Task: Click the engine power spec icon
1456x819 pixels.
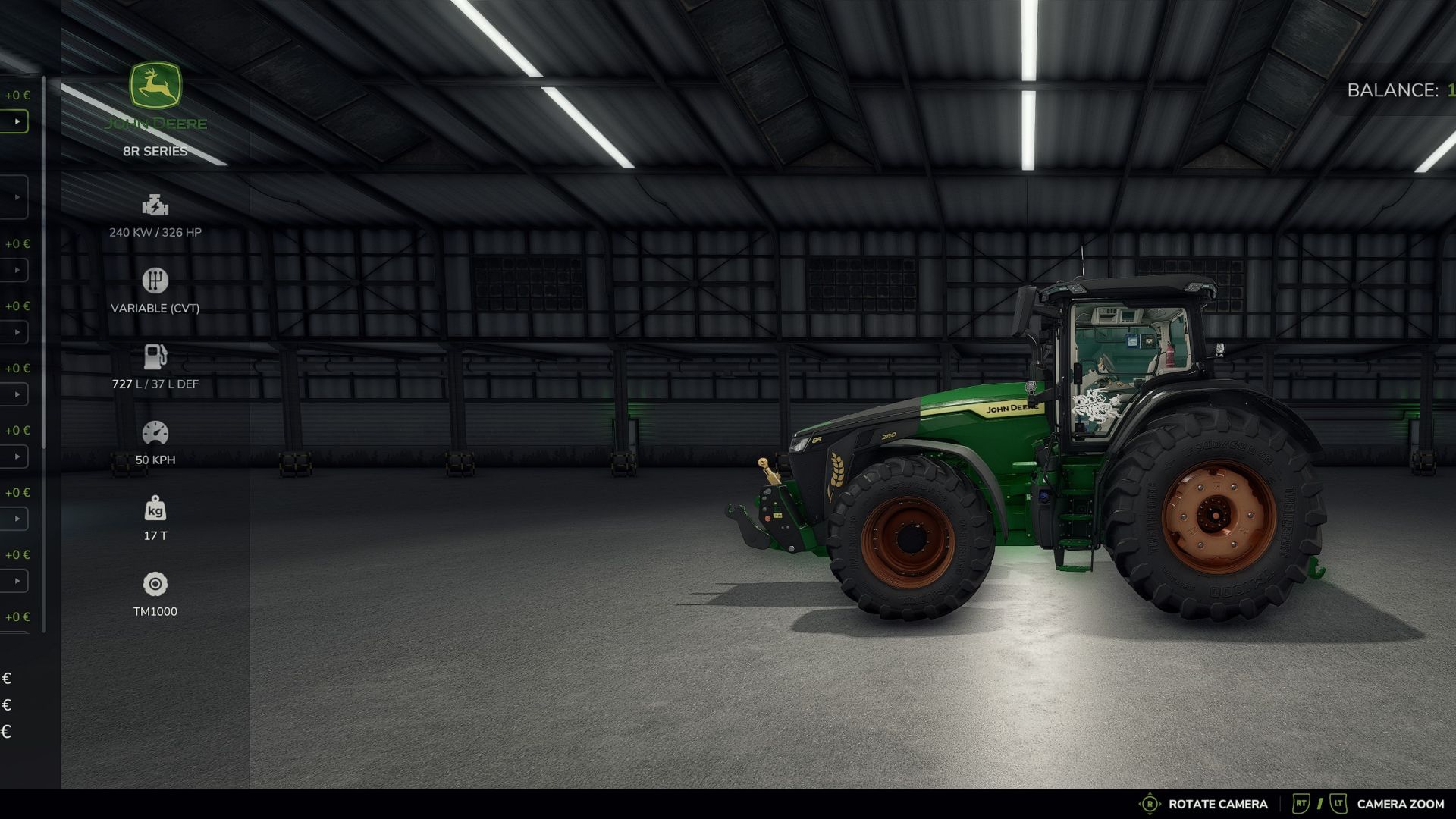Action: pyautogui.click(x=155, y=205)
